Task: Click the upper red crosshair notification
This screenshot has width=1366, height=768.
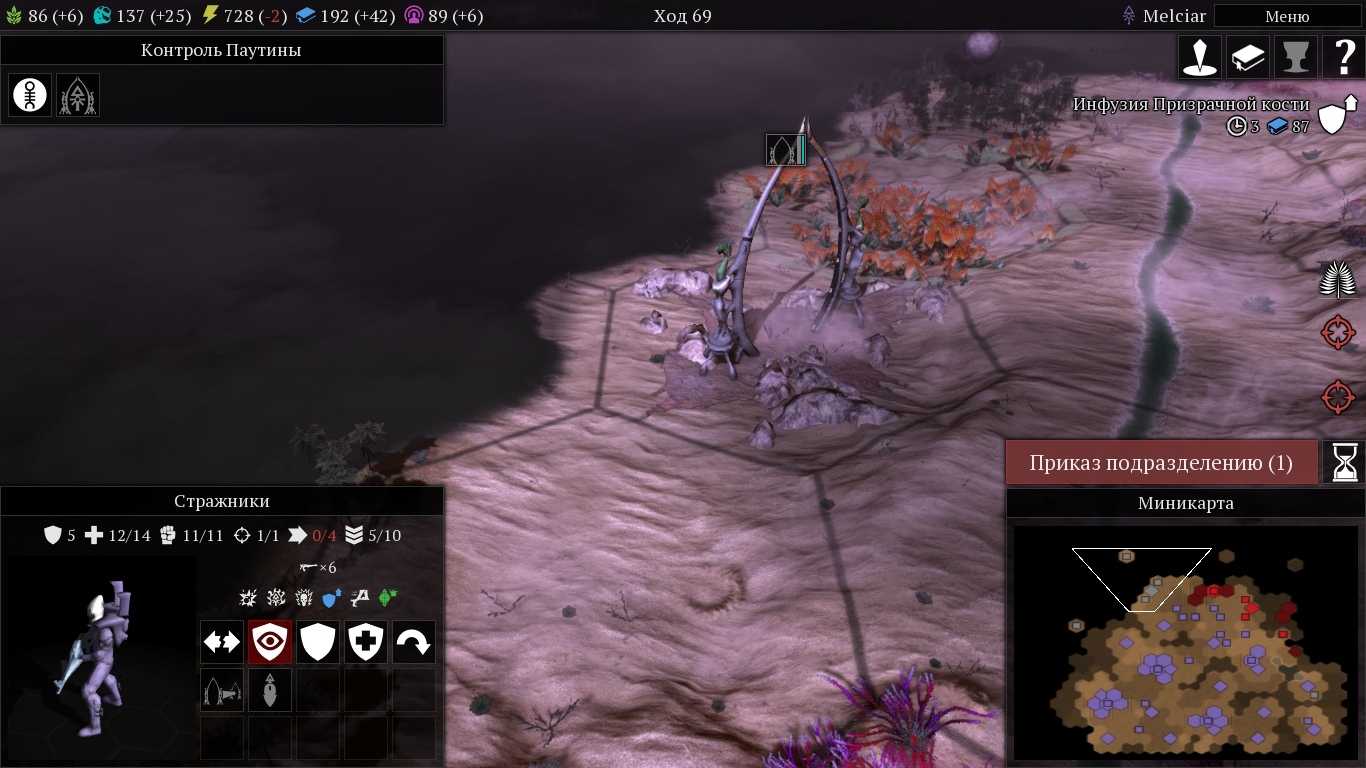Action: point(1338,332)
